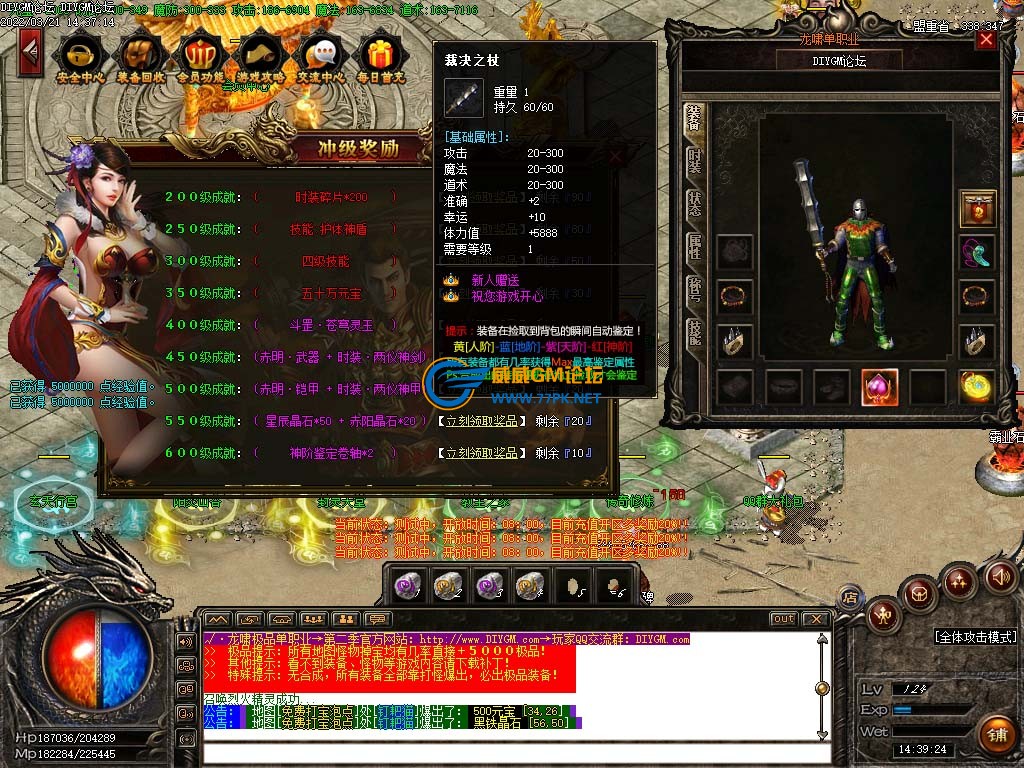Select the pink heart gem equipment slot
This screenshot has width=1024, height=768.
click(880, 387)
